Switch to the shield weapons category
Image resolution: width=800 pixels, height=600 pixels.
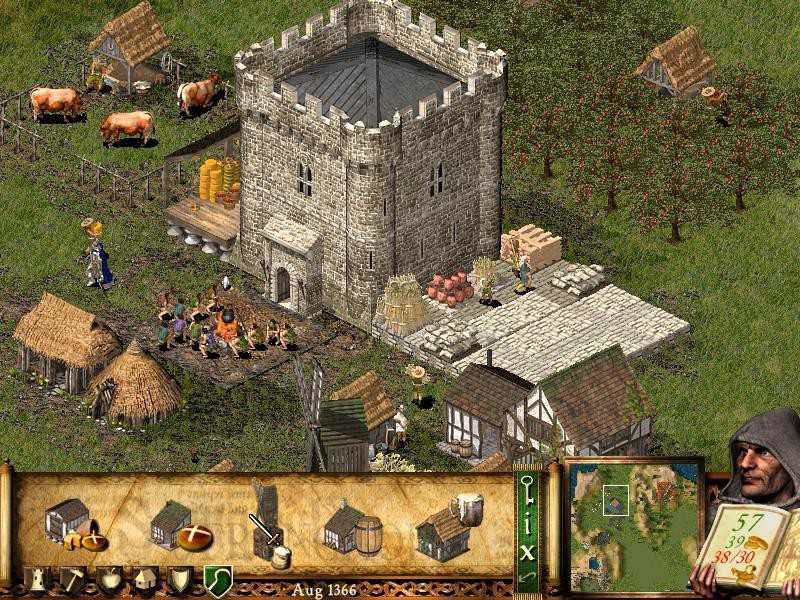tap(180, 579)
